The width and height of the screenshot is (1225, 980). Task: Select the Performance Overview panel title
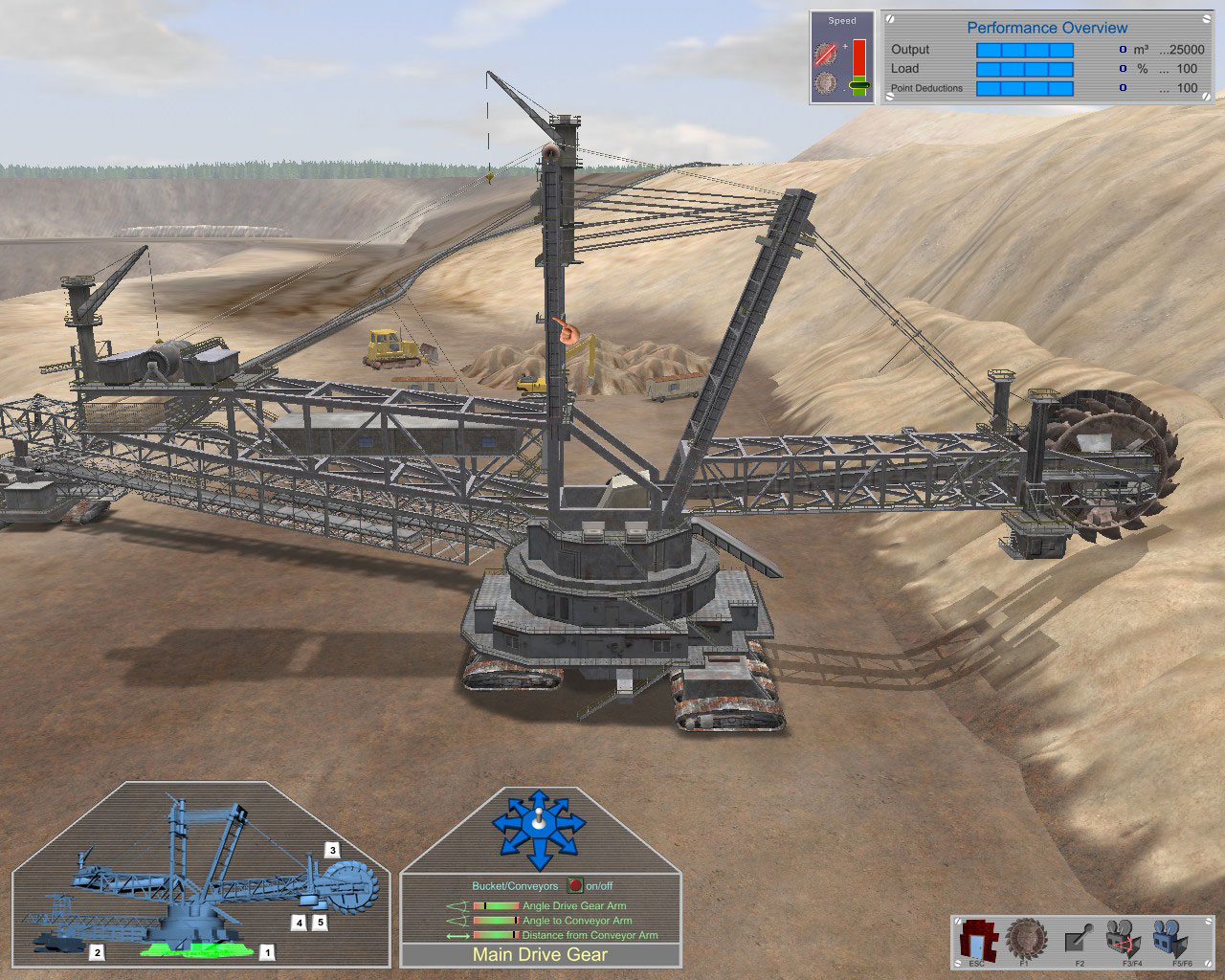1050,27
